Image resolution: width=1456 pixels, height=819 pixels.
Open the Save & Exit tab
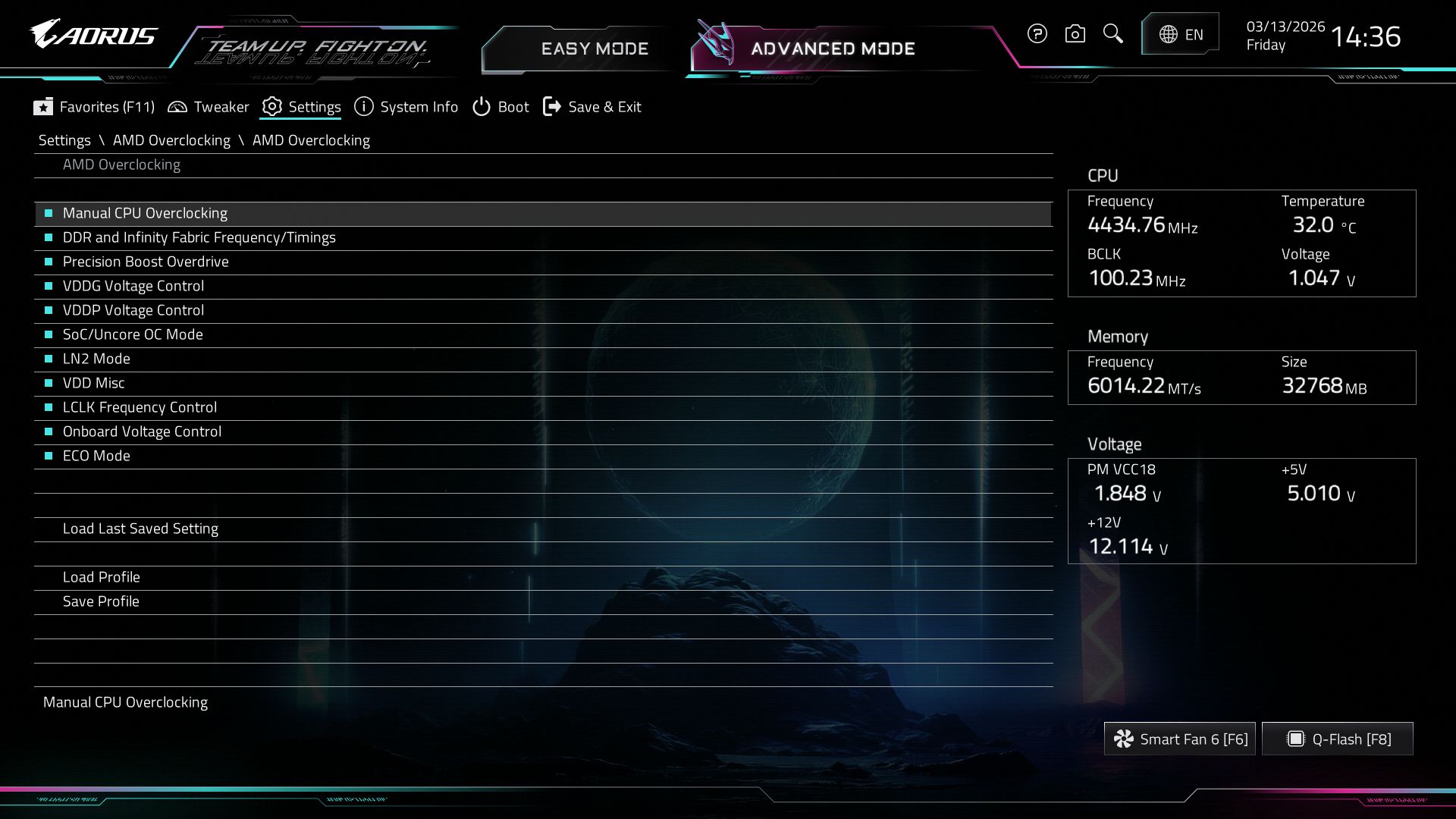[592, 107]
